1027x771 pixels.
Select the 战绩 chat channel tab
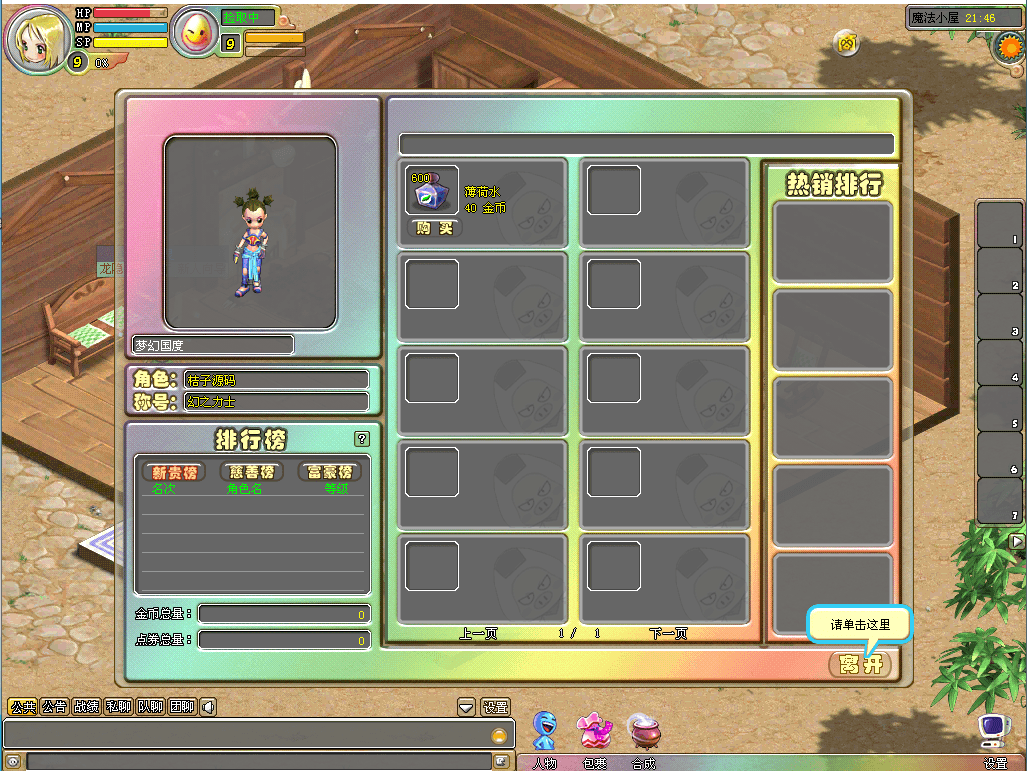[x=86, y=707]
